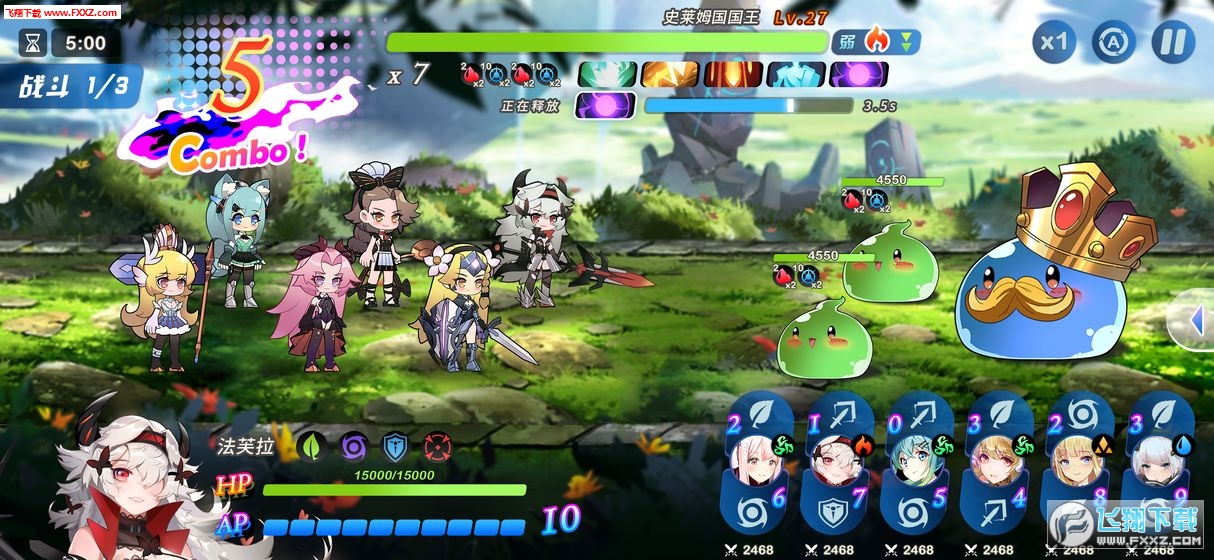The height and width of the screenshot is (560, 1214).
Task: Tap the boss's golden slash skill icon
Action: tap(669, 74)
